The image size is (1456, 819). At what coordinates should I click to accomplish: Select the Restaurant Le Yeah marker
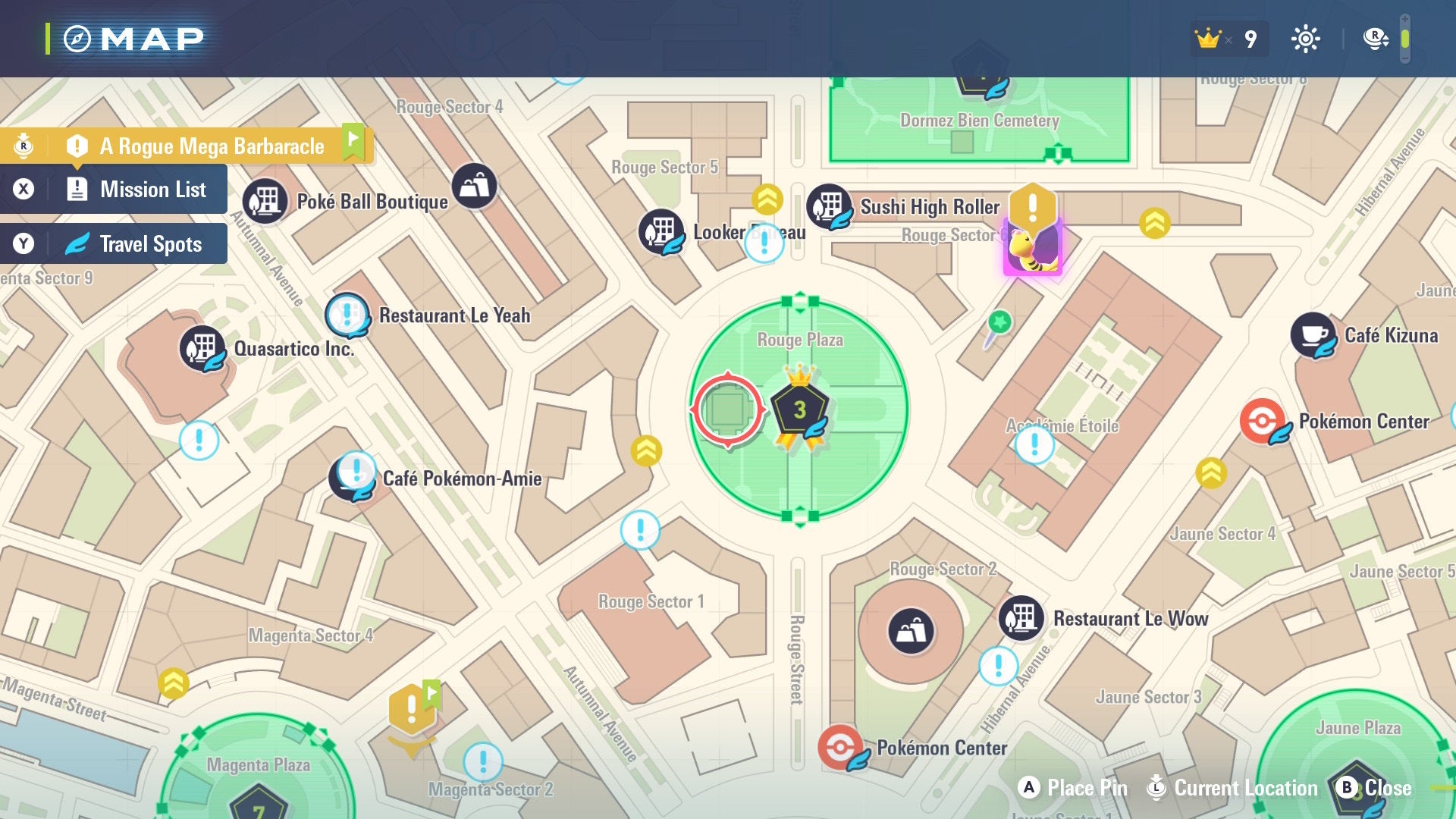[x=347, y=315]
